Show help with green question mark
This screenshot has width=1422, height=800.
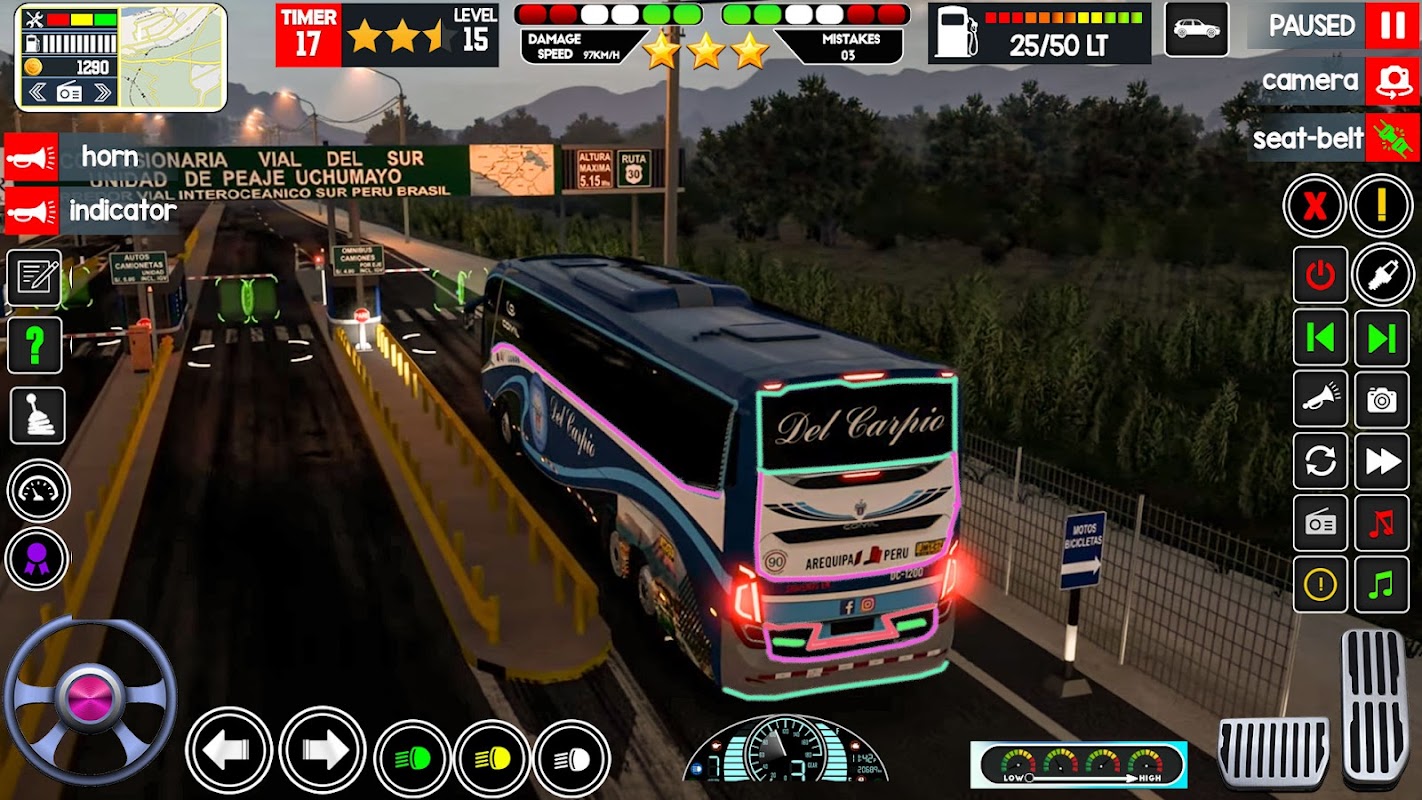[x=35, y=346]
